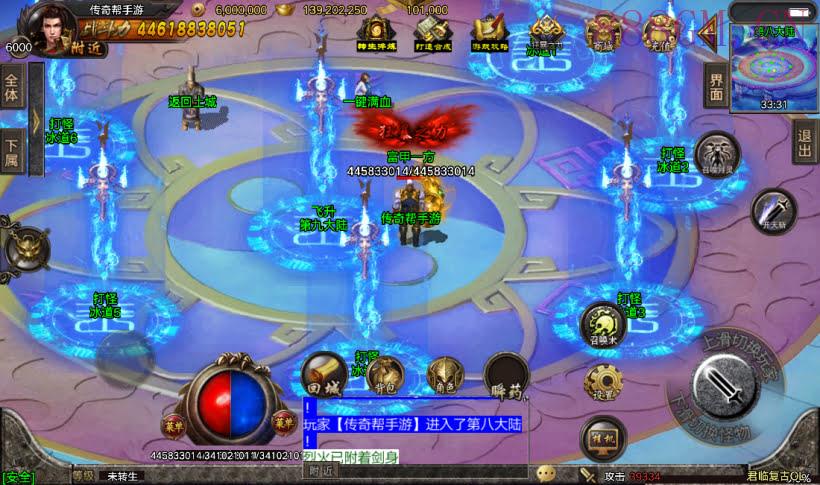The width and height of the screenshot is (820, 485).
Task: Open the chat emoji speech bubble
Action: pyautogui.click(x=545, y=473)
